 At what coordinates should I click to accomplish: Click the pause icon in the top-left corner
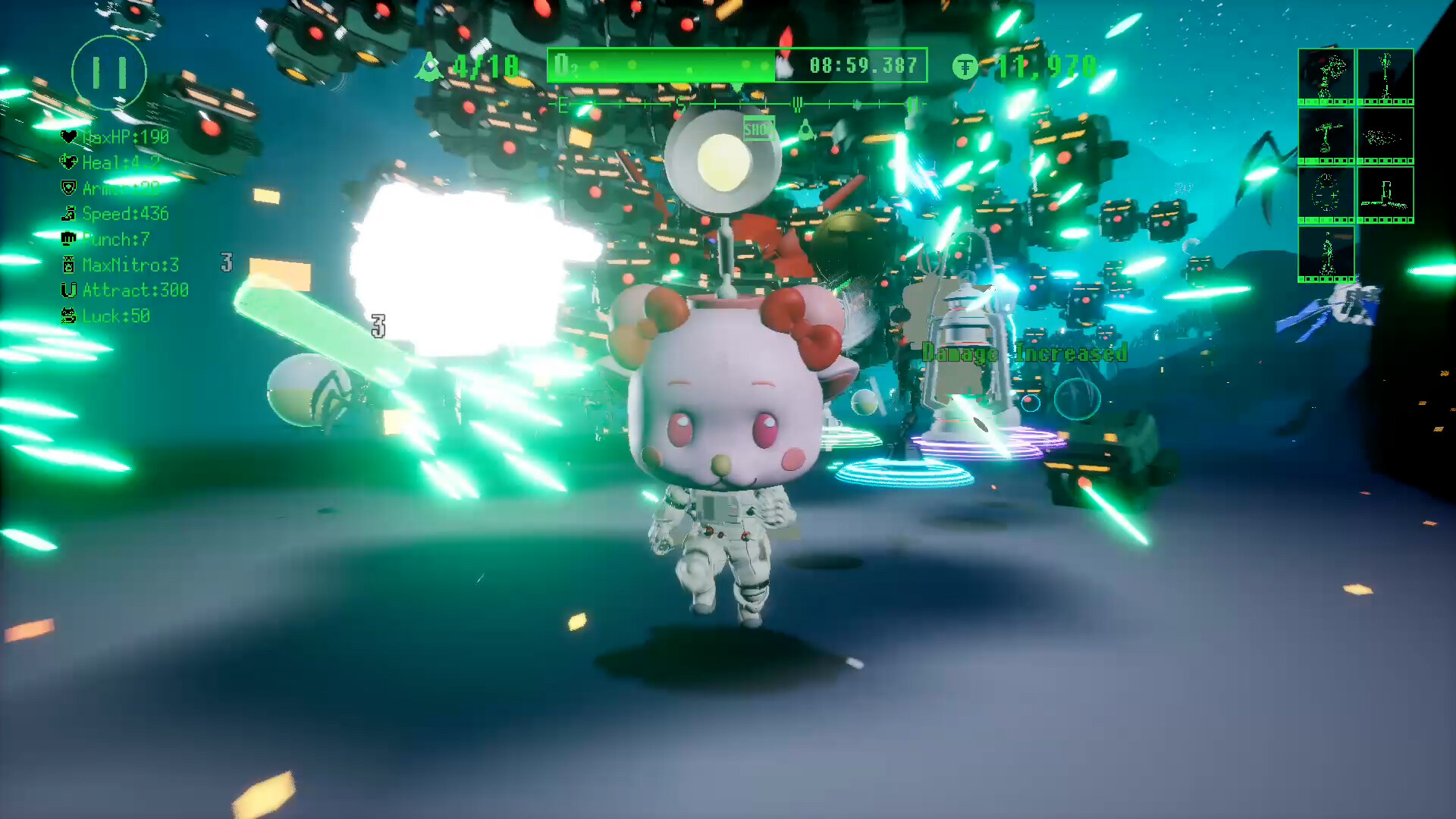pyautogui.click(x=108, y=72)
